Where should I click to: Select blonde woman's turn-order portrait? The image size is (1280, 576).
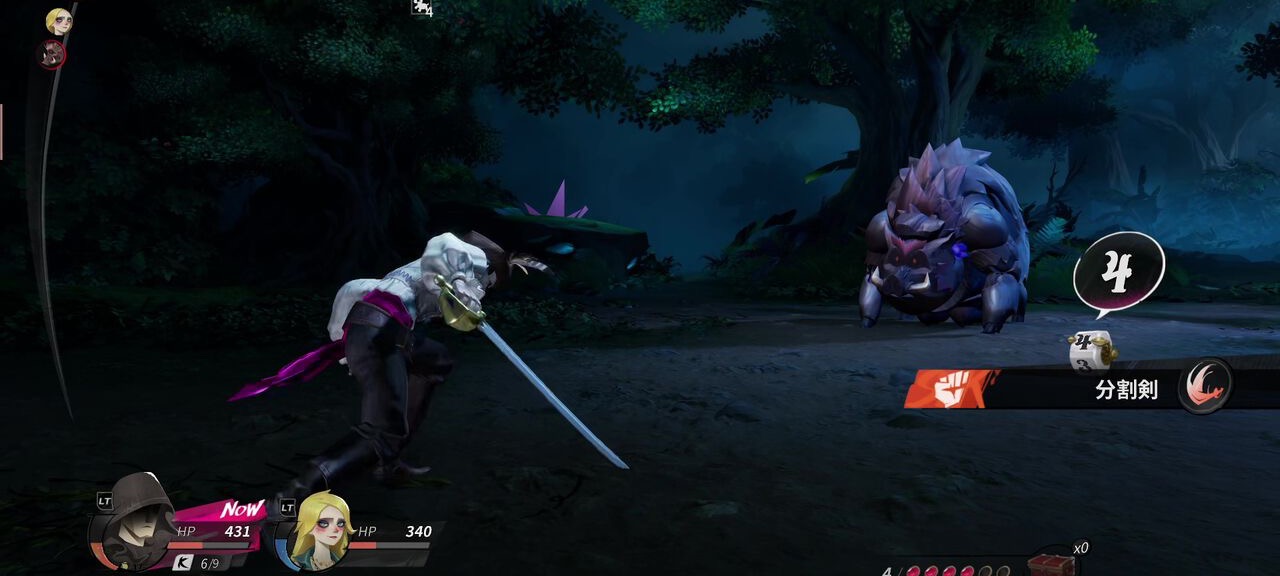pyautogui.click(x=59, y=21)
